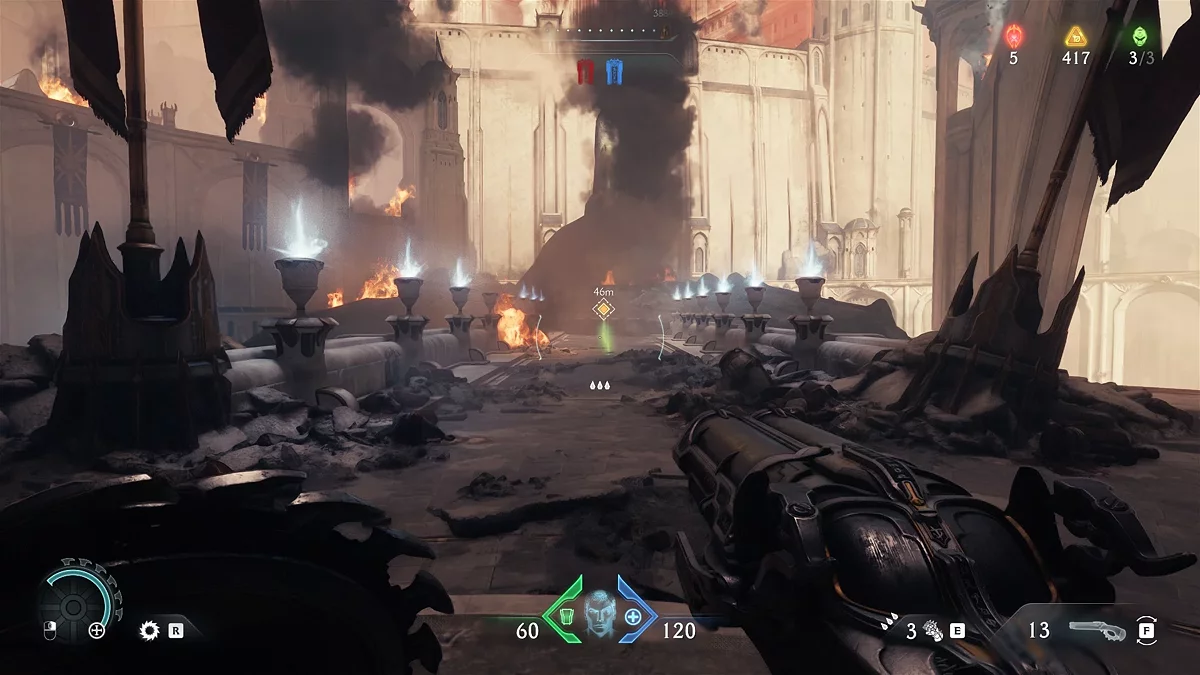Activate the gauntlet fist ability icon
Viewport: 1200px width, 675px height.
933,630
